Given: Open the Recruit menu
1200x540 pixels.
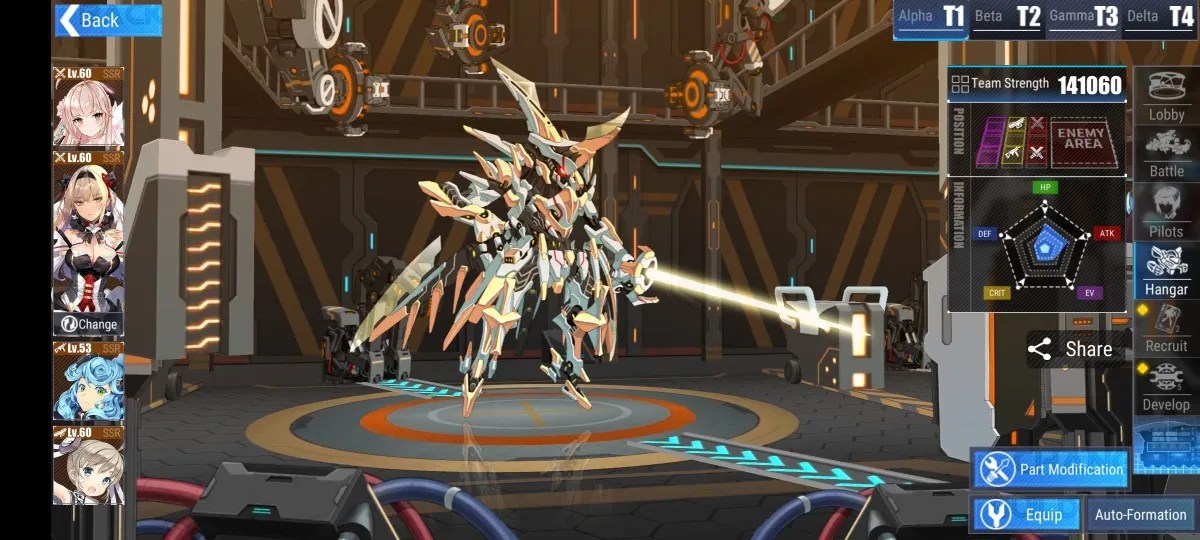Looking at the screenshot, I should tap(1166, 329).
